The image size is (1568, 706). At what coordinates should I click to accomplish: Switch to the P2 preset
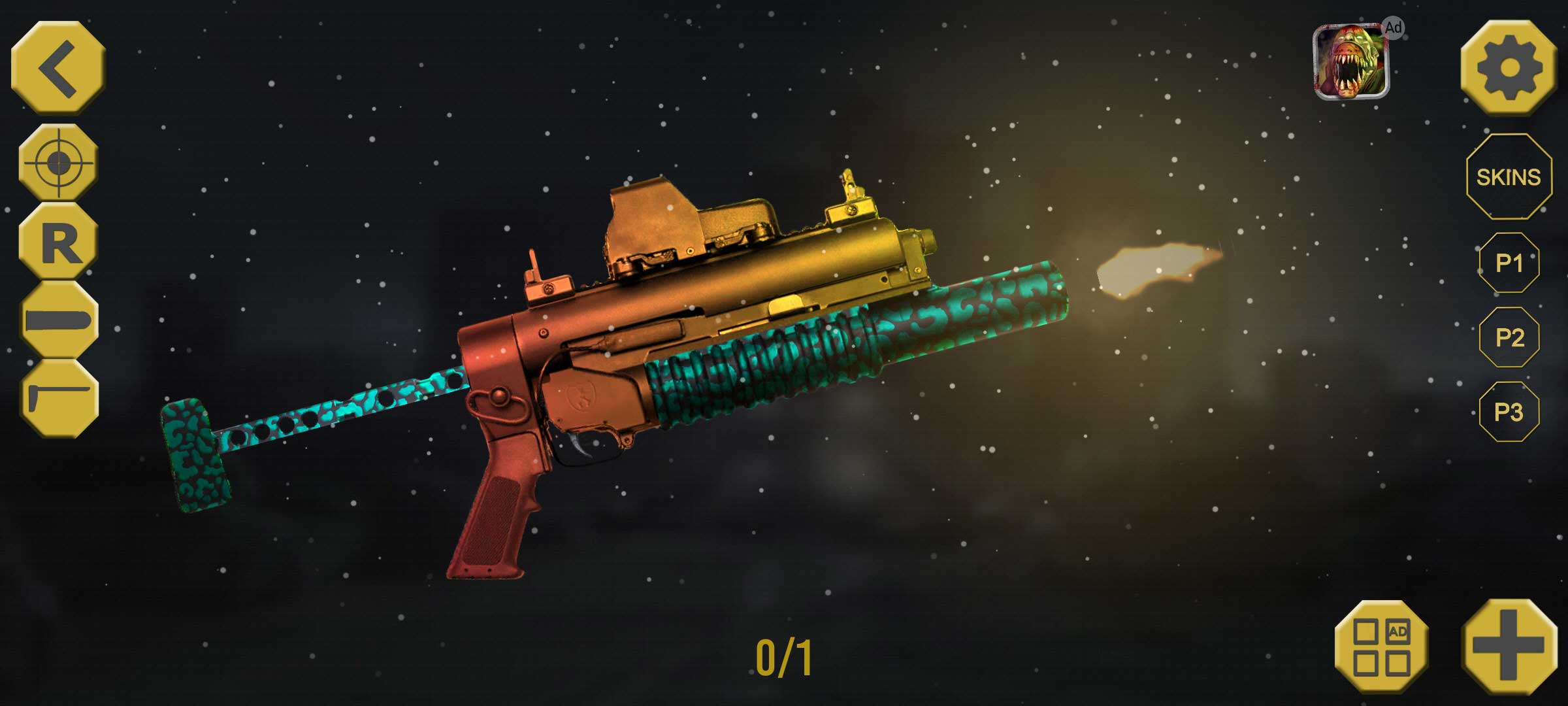(1509, 337)
